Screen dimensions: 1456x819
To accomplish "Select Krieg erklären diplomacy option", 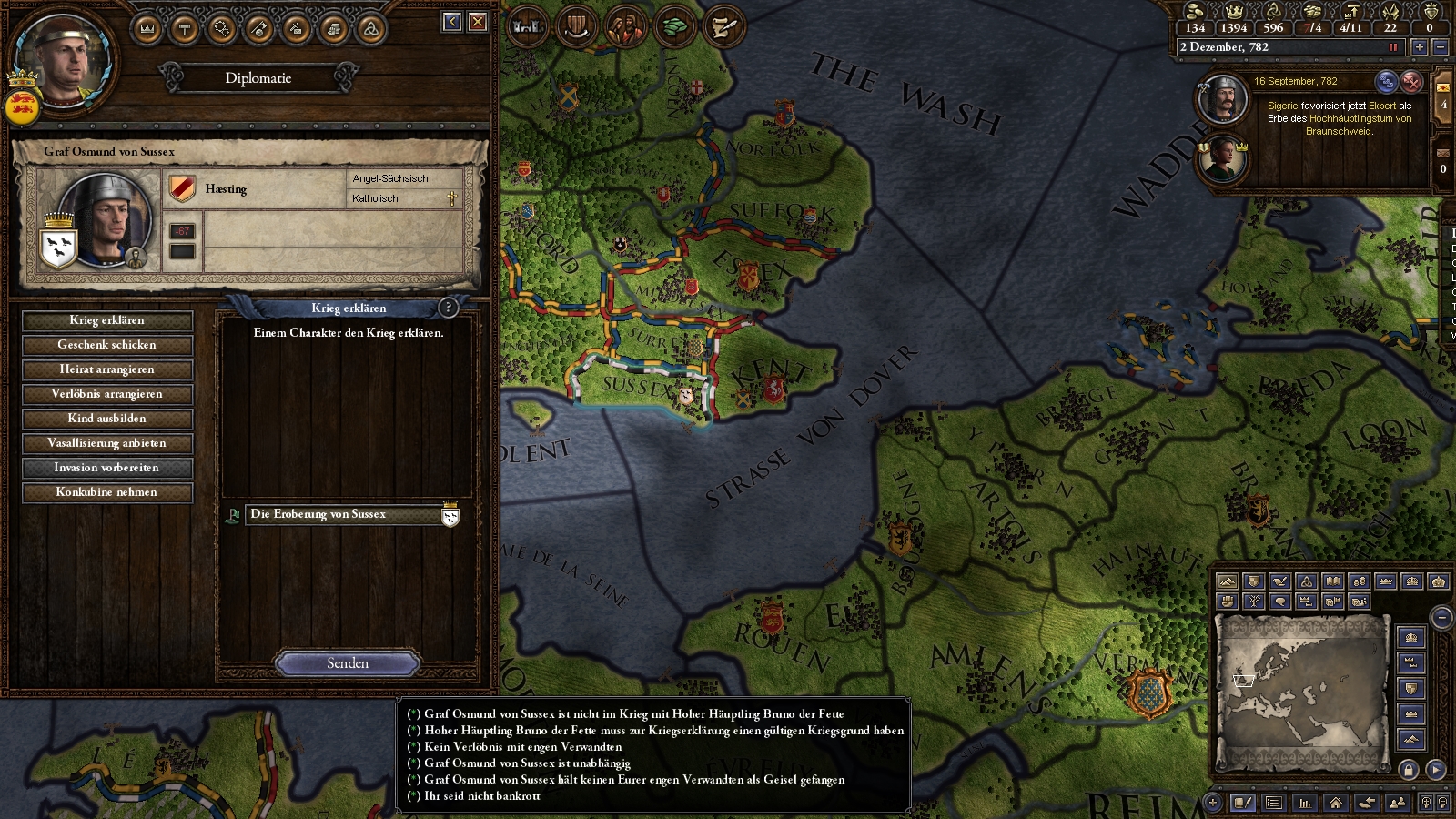I will pyautogui.click(x=107, y=320).
